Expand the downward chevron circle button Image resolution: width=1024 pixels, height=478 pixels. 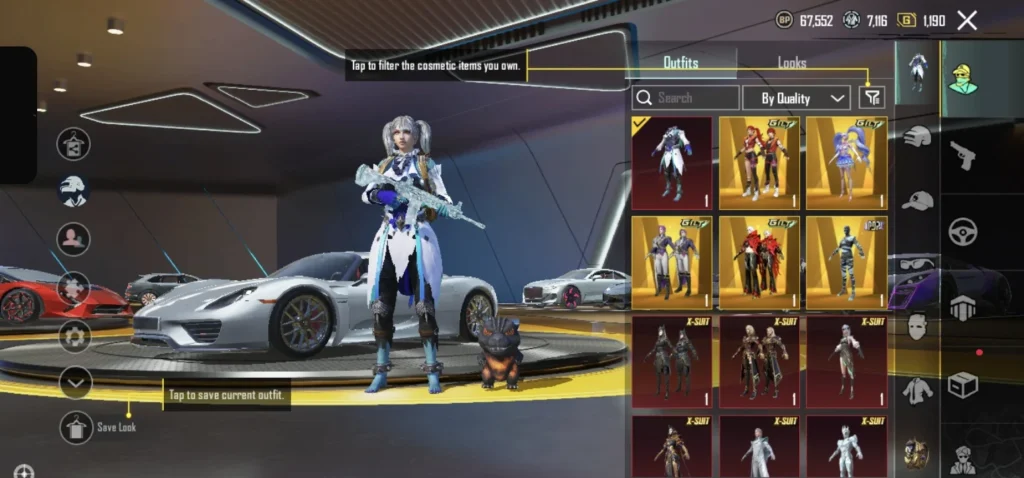pos(76,382)
